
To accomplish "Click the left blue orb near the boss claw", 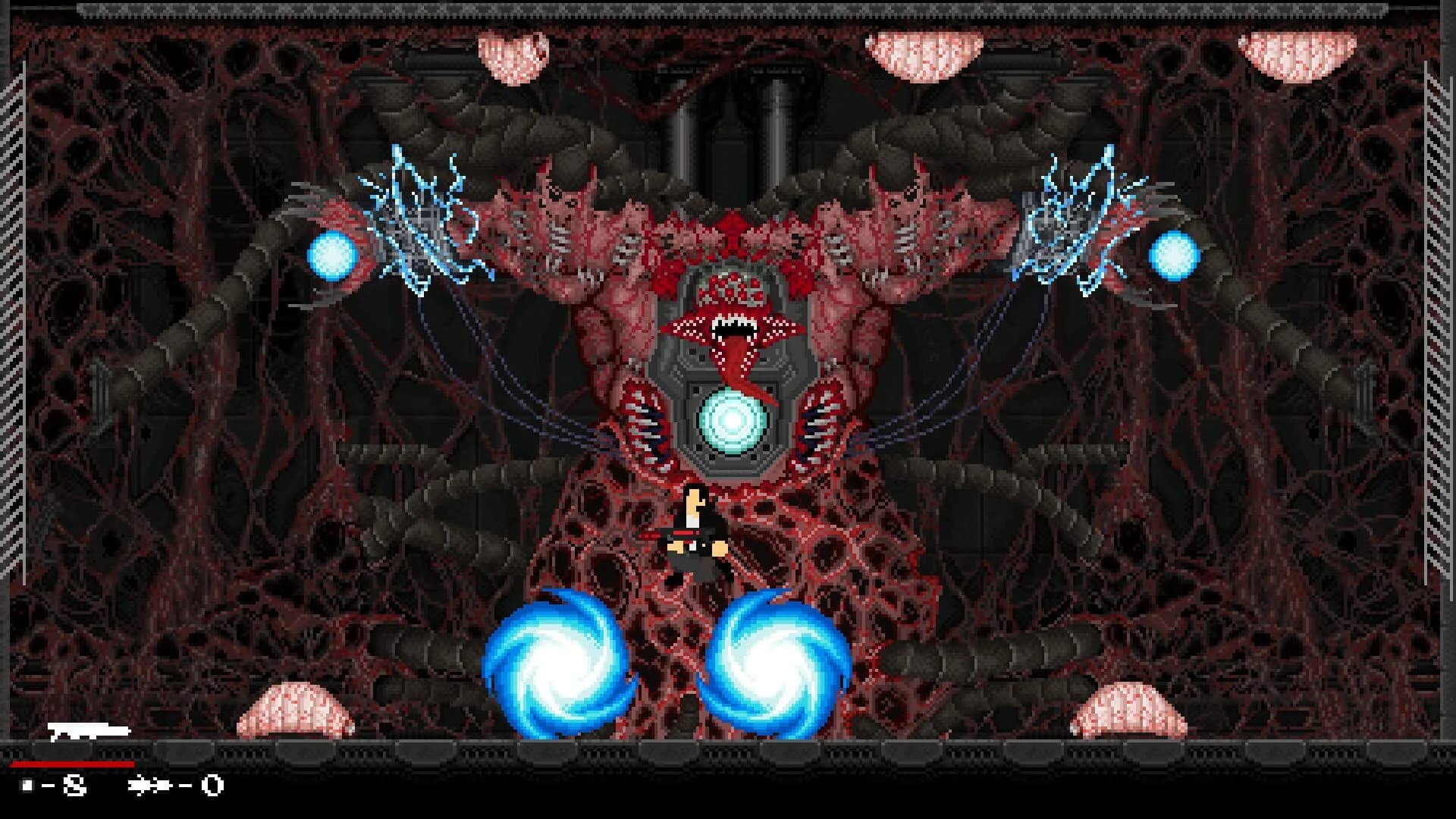I will click(x=332, y=256).
